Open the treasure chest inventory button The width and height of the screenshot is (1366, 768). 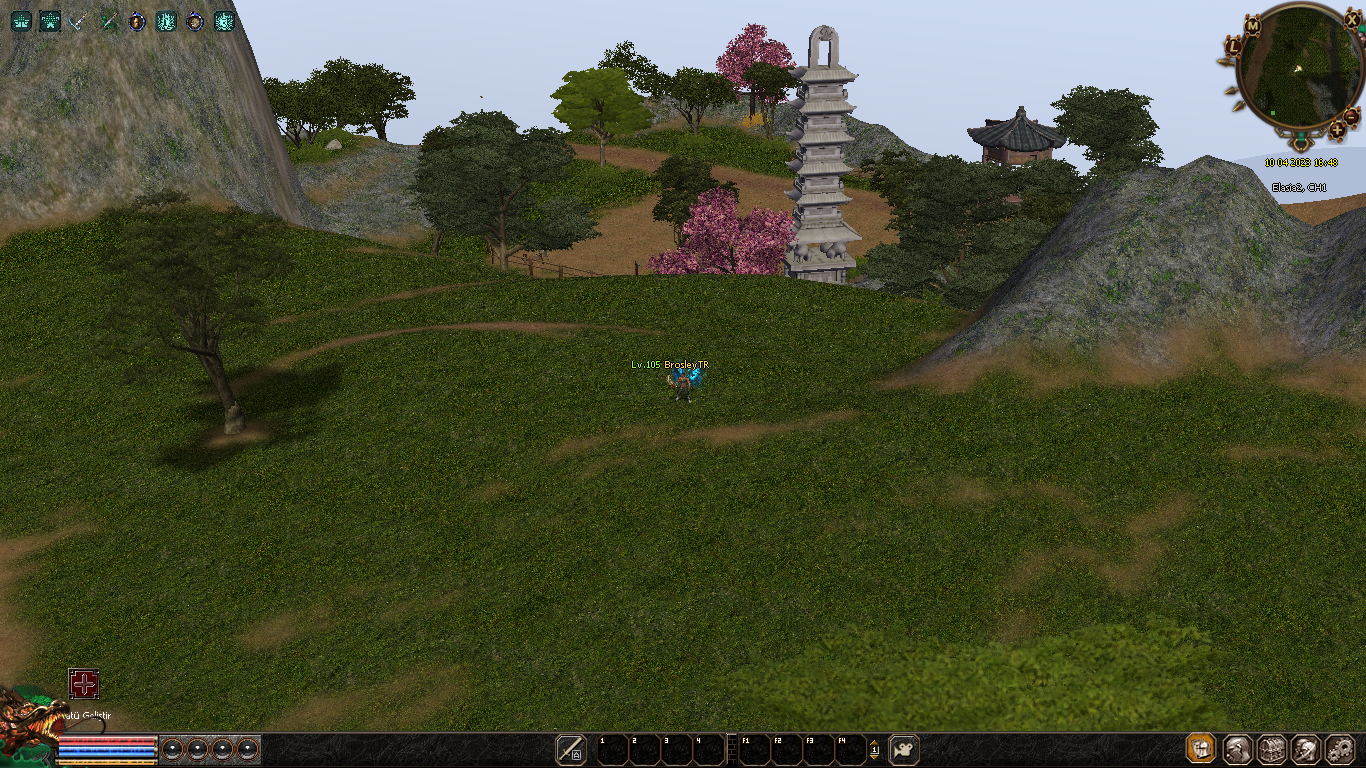coord(1271,749)
